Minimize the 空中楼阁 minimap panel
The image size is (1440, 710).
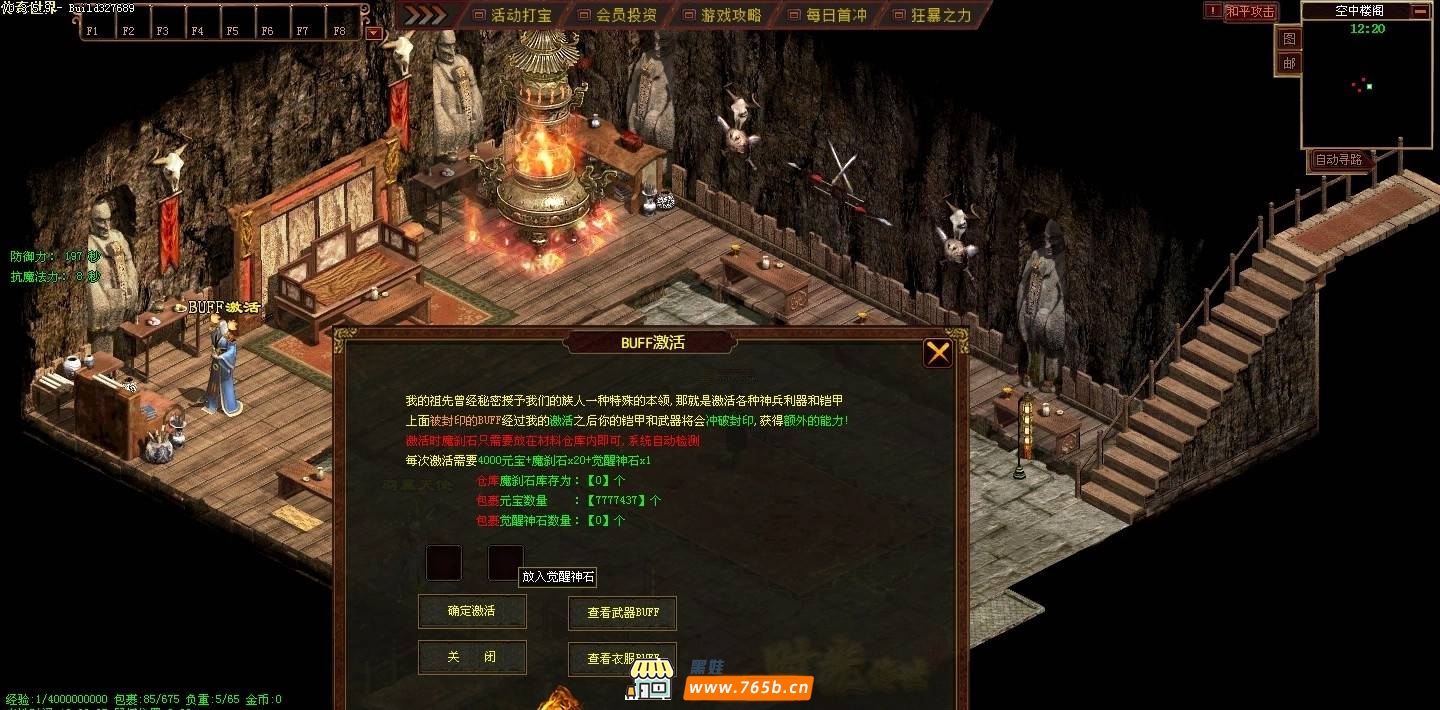click(x=1419, y=11)
